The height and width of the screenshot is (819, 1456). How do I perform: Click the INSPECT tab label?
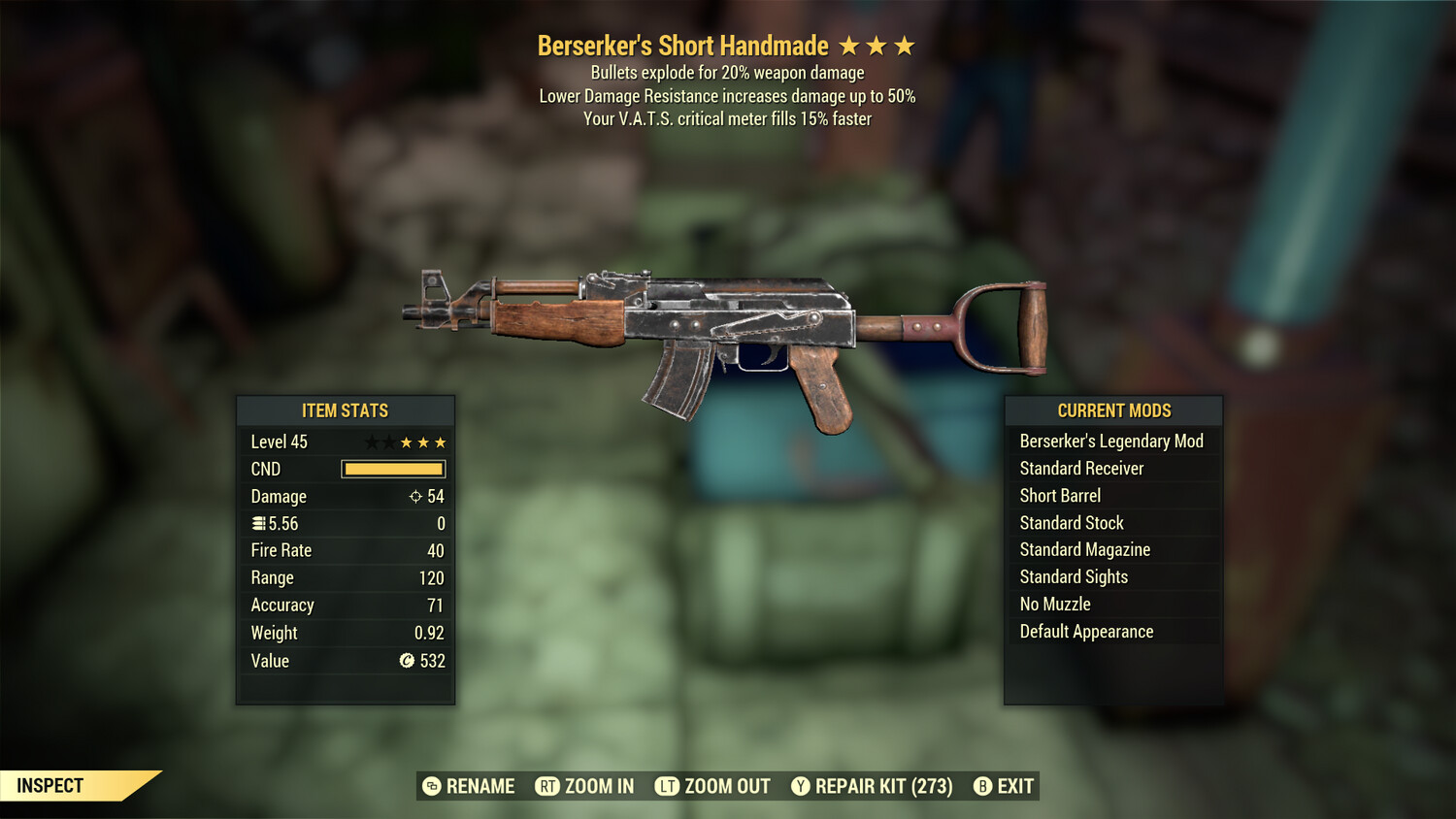[51, 785]
